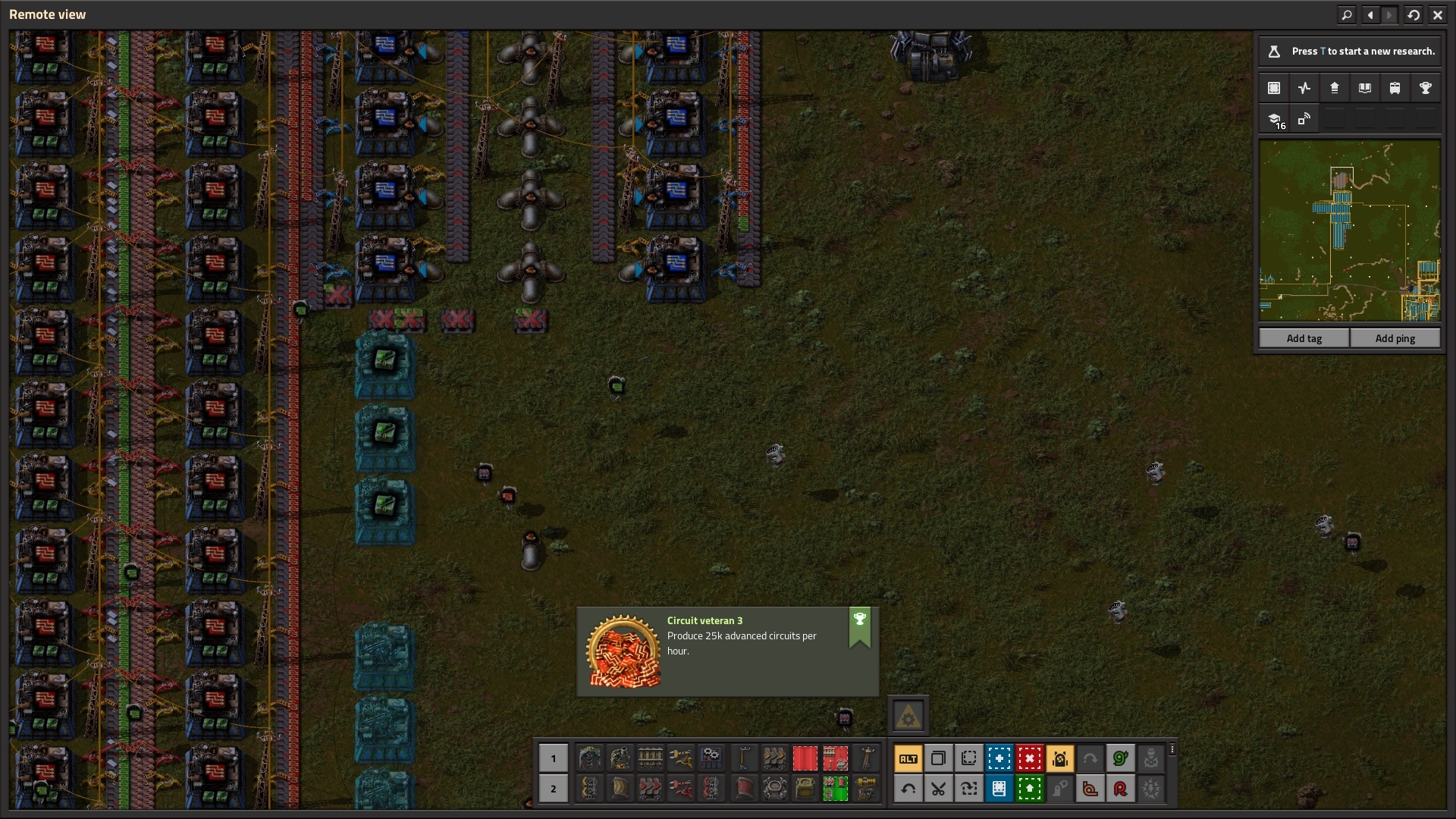This screenshot has width=1456, height=819.
Task: Select the scissors cut tool
Action: 938,789
